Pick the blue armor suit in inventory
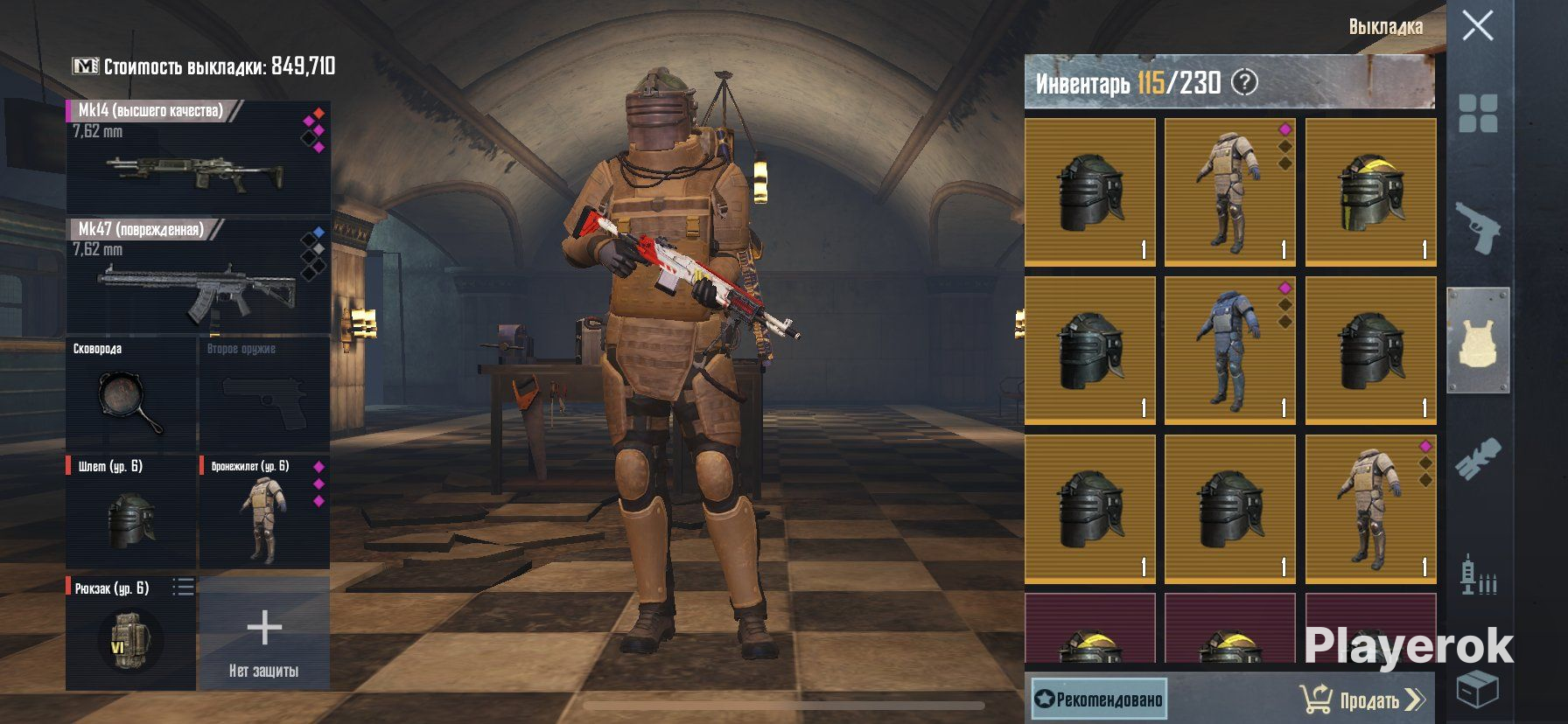Screen dimensions: 1568x724 [x=1230, y=352]
